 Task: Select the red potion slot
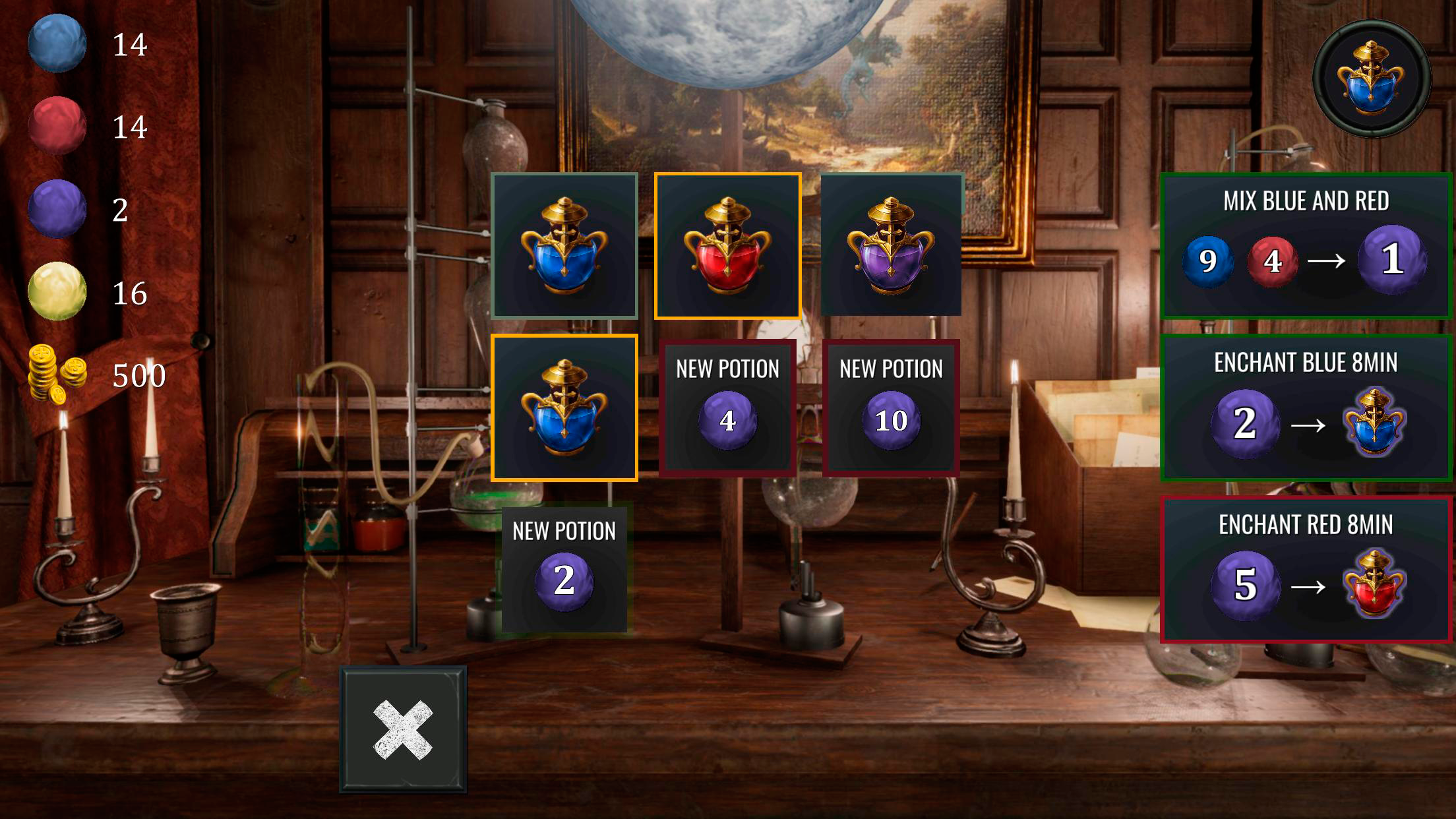pyautogui.click(x=727, y=245)
